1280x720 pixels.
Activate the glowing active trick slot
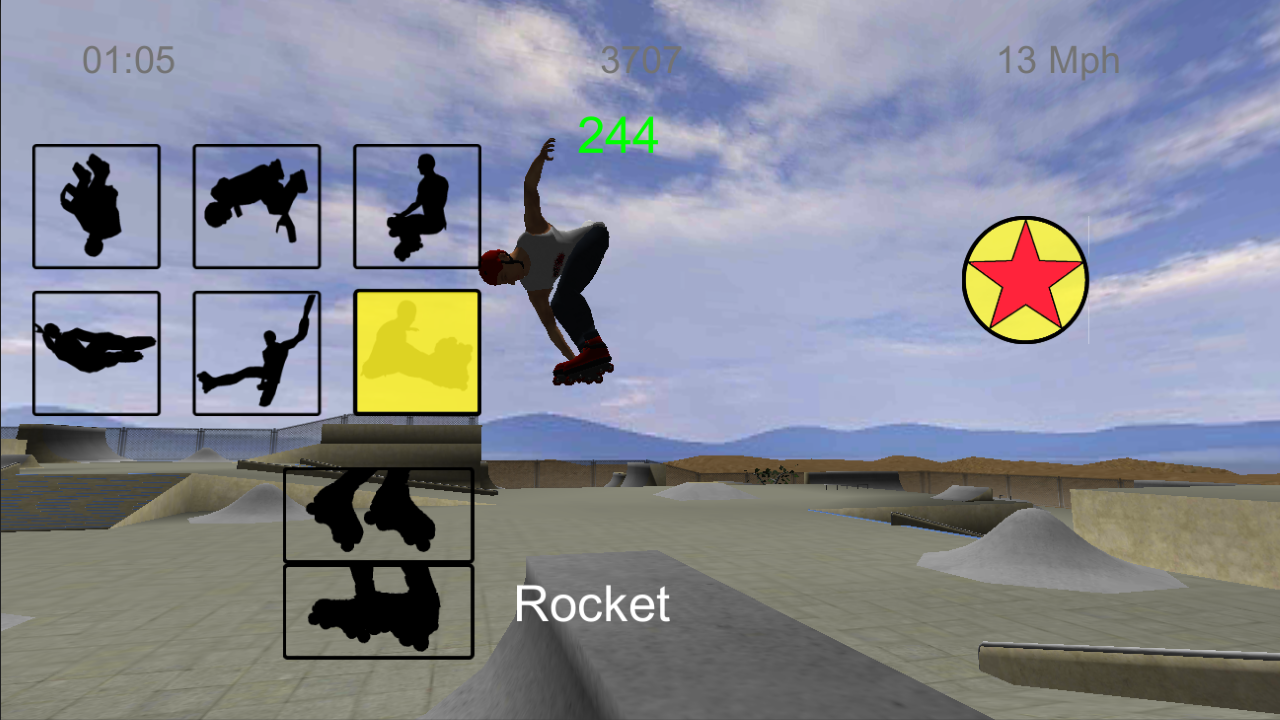416,352
